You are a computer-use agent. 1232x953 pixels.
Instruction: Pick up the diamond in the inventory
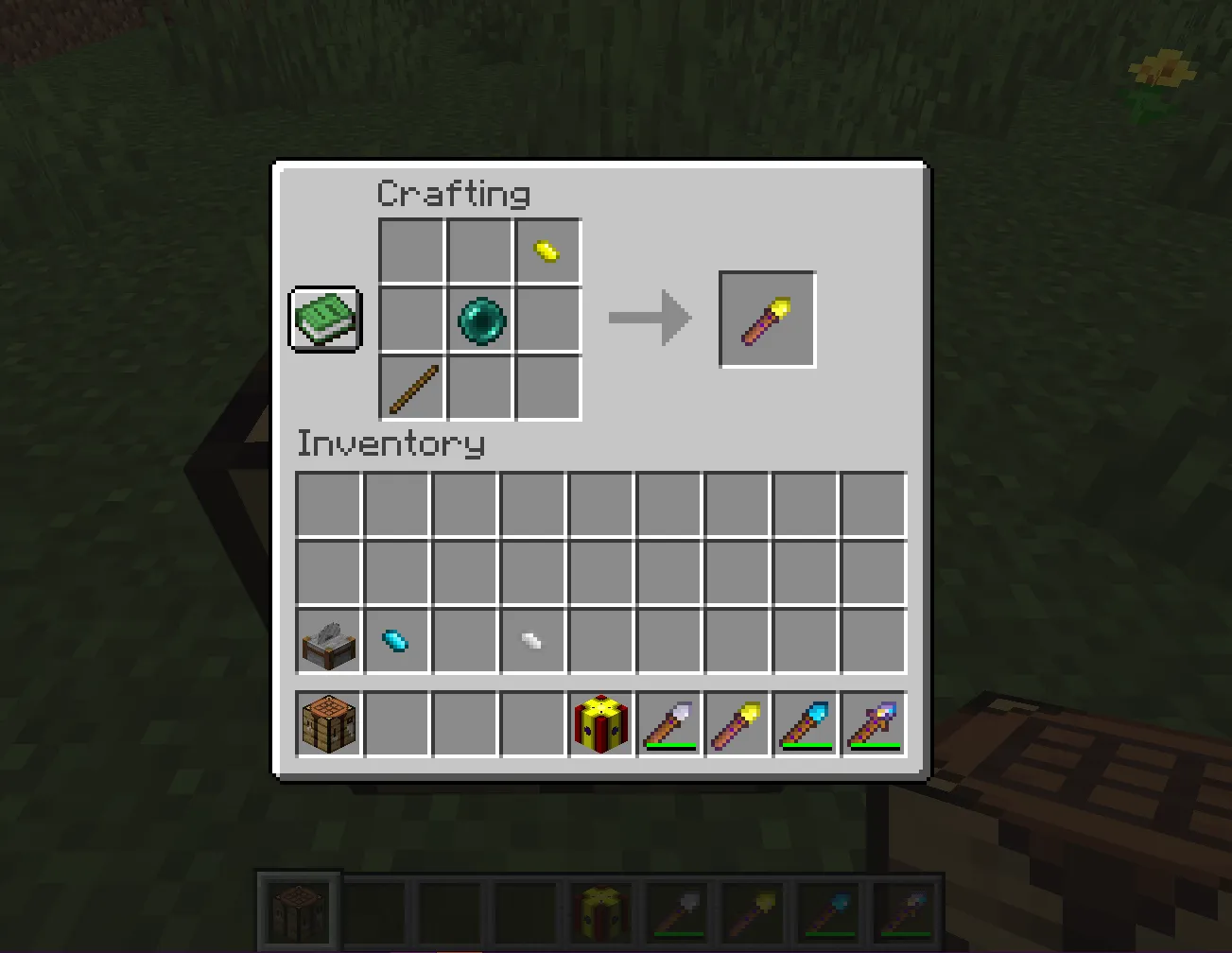tap(395, 641)
